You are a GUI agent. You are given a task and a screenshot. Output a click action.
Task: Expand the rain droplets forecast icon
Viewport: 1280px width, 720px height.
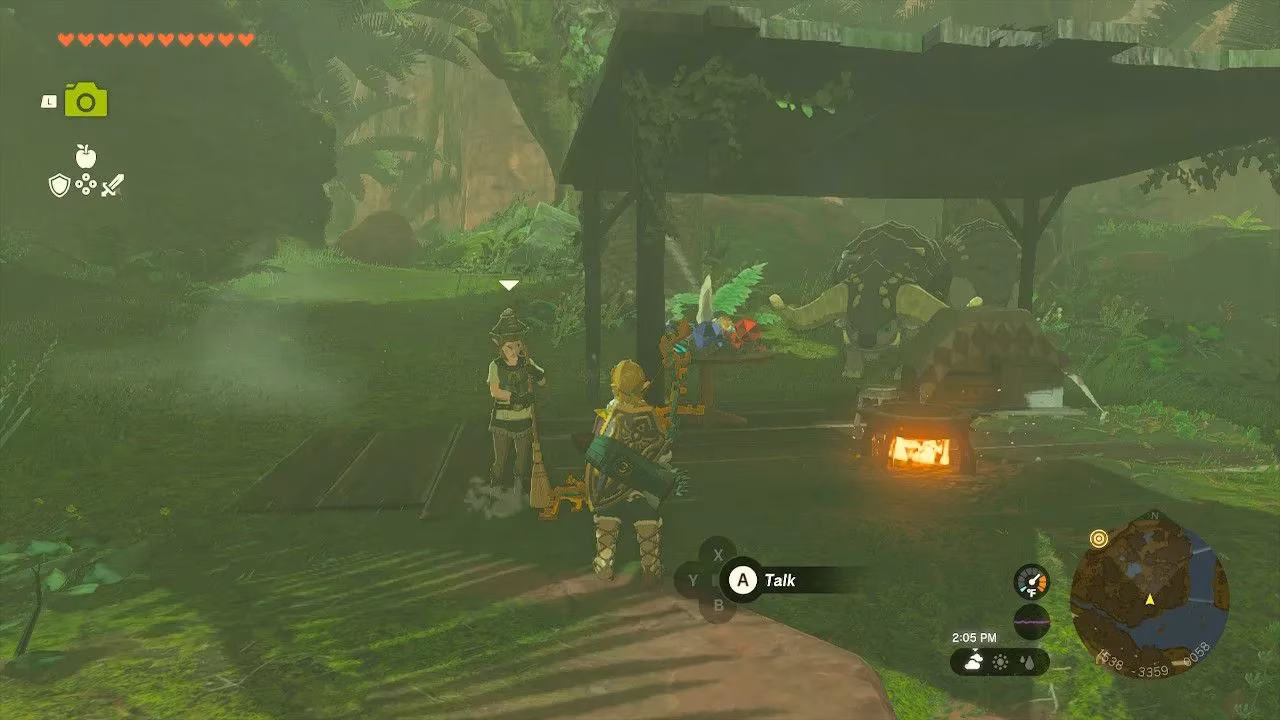pyautogui.click(x=1027, y=662)
